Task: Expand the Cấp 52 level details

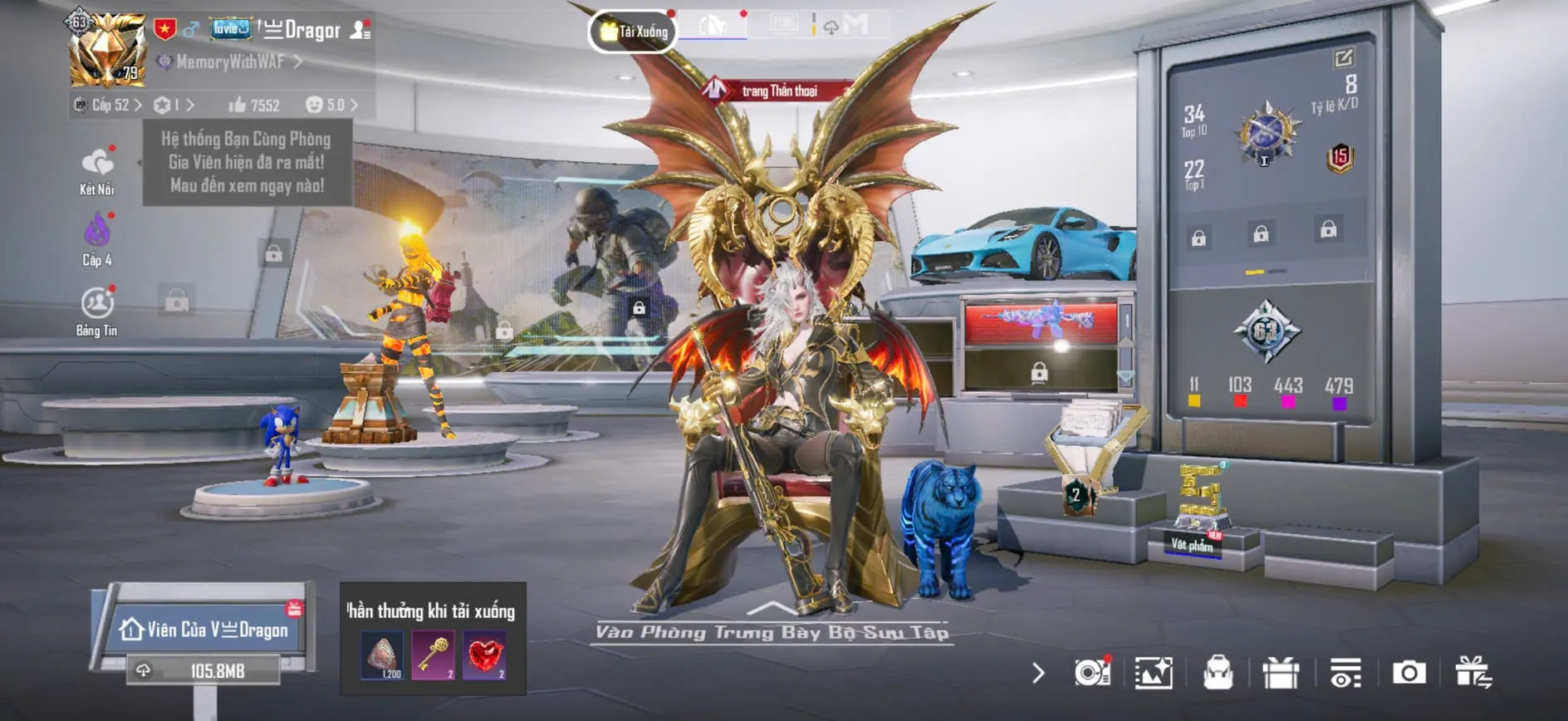Action: pyautogui.click(x=116, y=106)
